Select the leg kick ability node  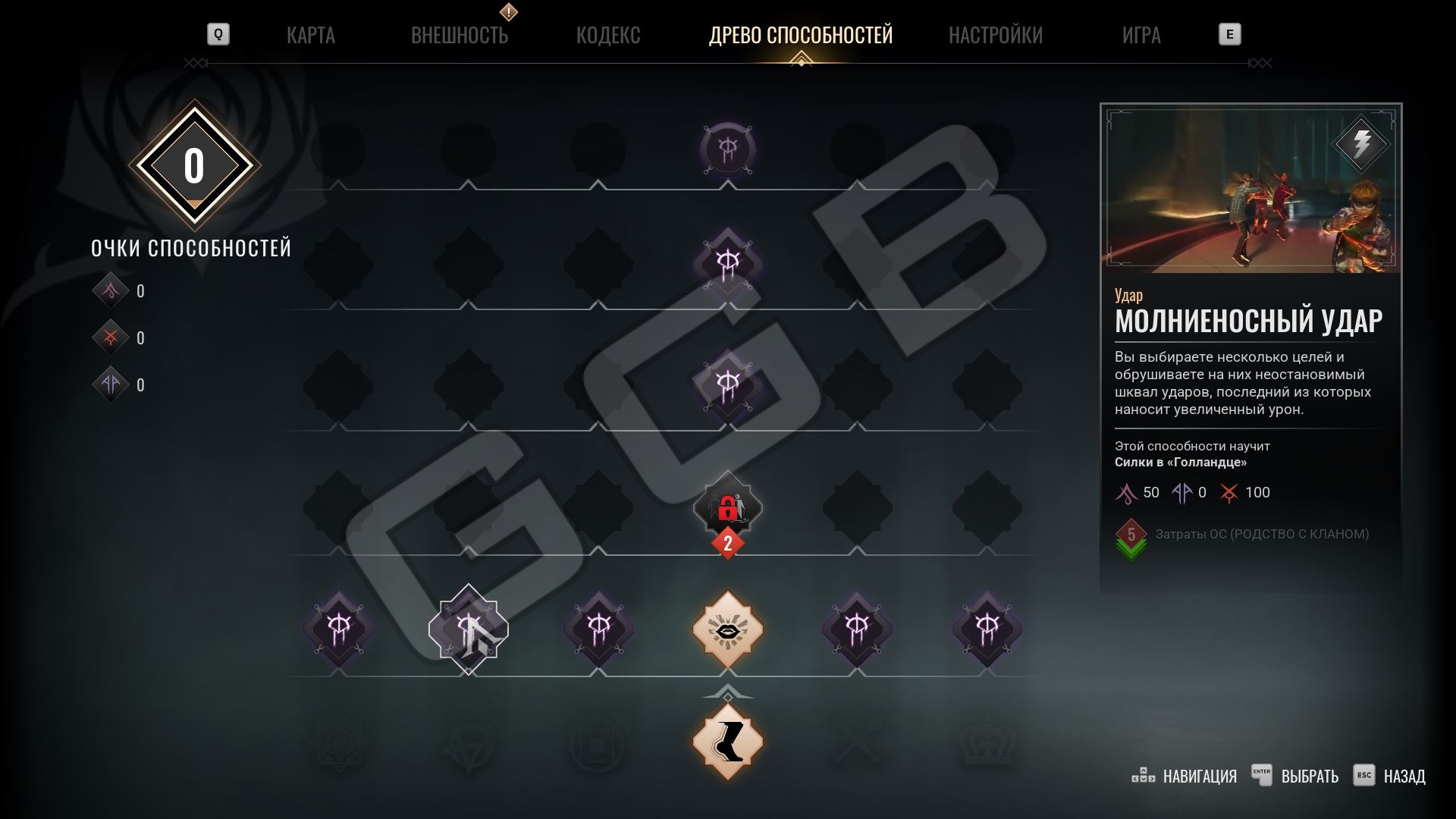(x=727, y=741)
